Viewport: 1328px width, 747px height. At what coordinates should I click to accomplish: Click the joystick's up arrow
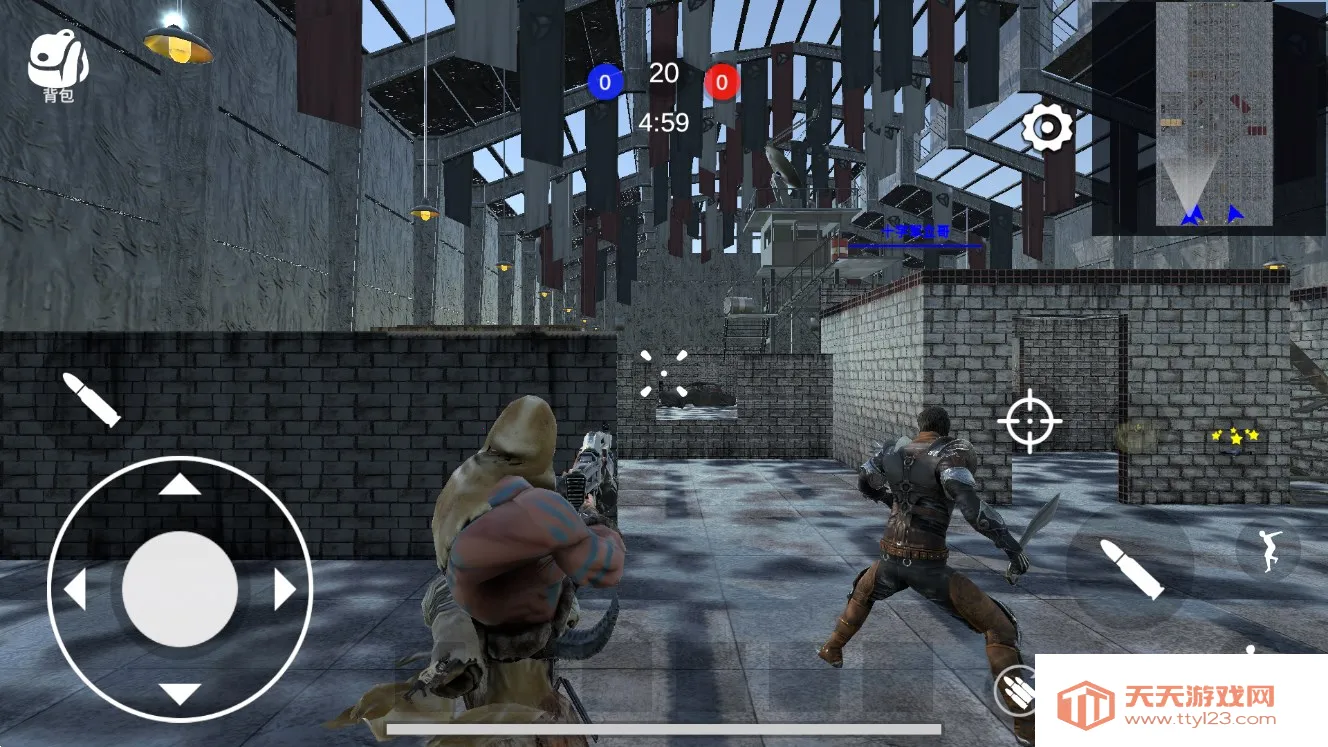click(x=180, y=486)
